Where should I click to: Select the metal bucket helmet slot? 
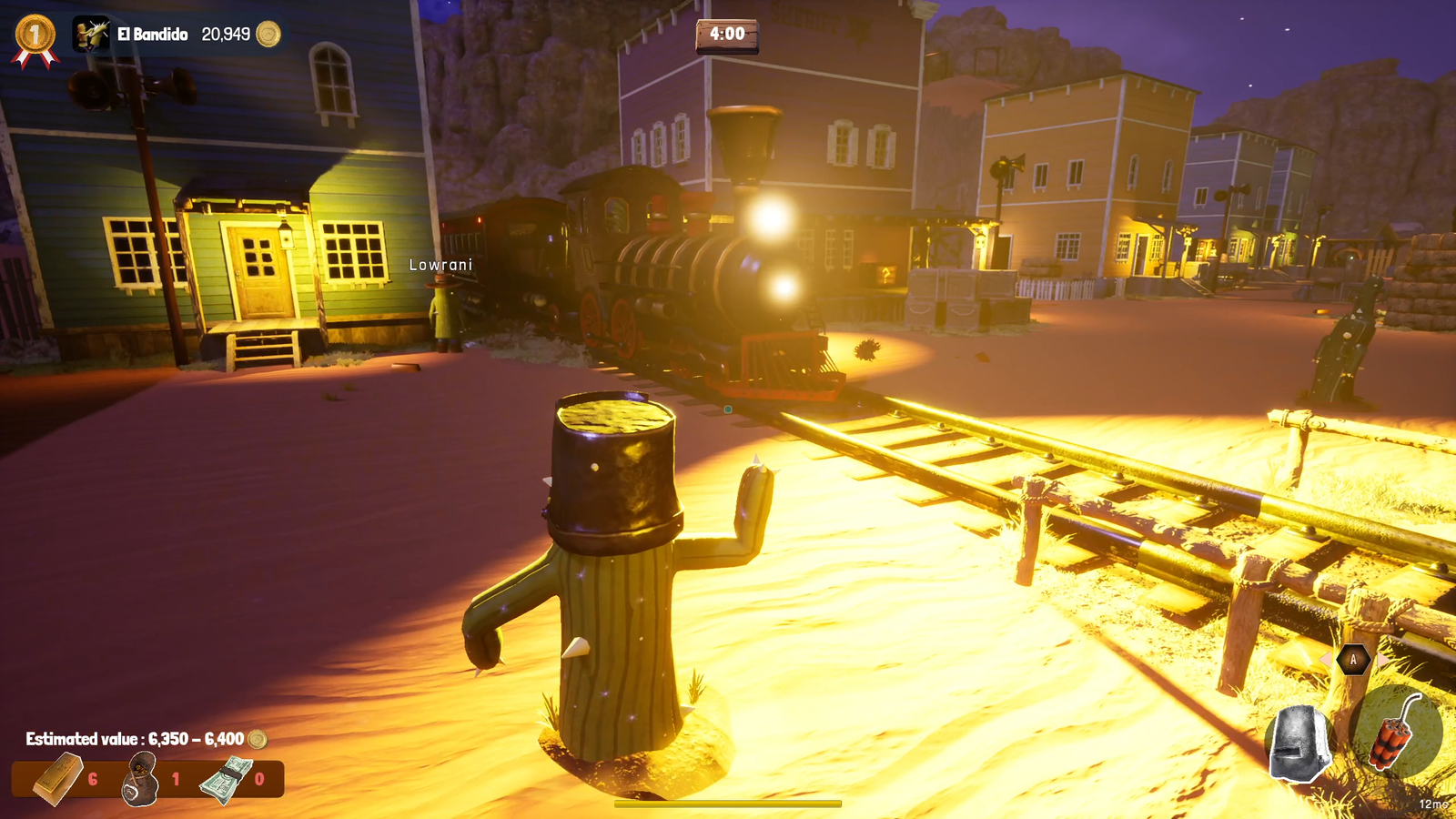(x=1300, y=743)
